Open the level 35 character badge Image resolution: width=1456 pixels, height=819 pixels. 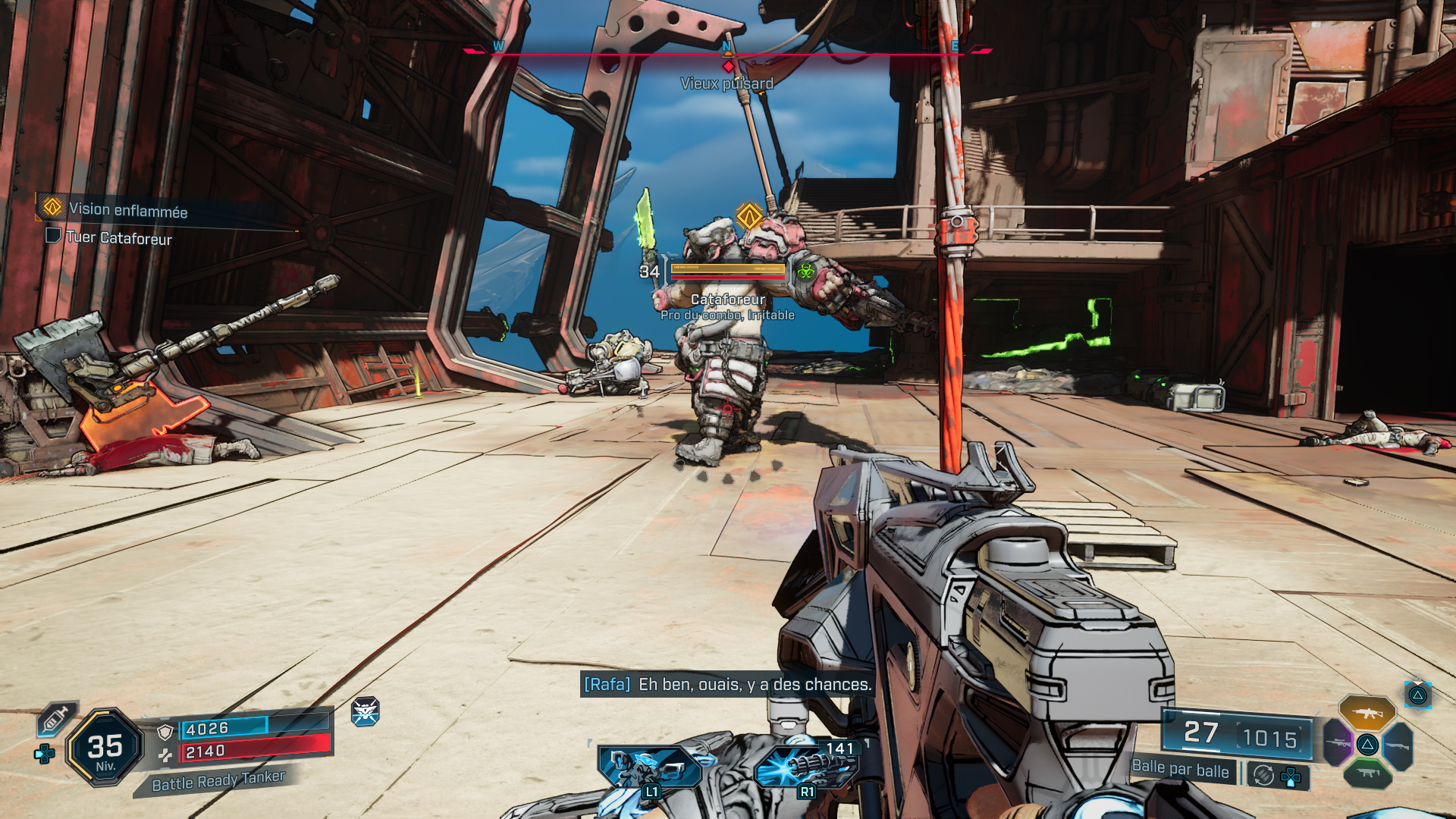[105, 748]
